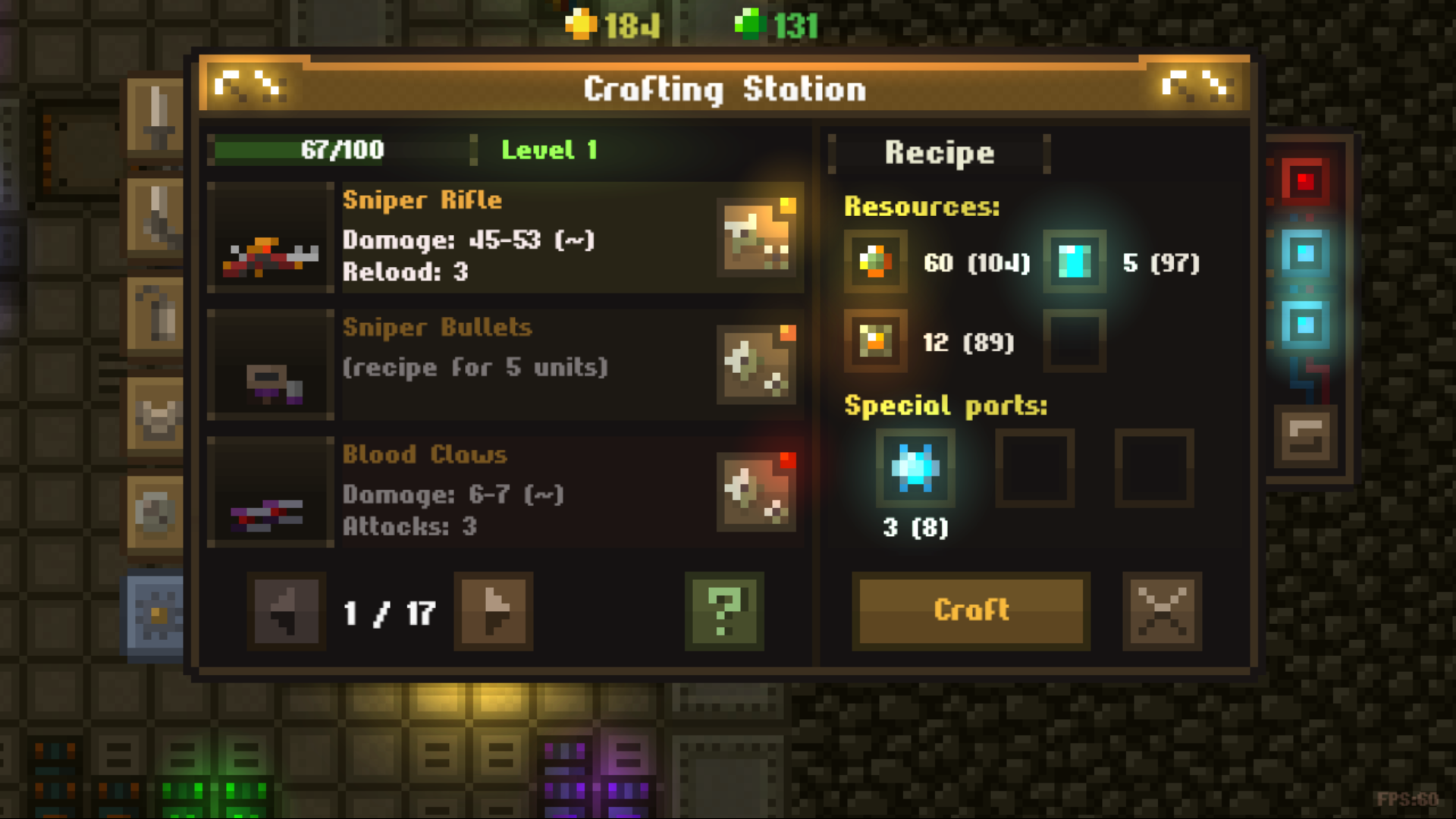The height and width of the screenshot is (819, 1456).
Task: Click the crossed-swords cancel button
Action: [1161, 611]
